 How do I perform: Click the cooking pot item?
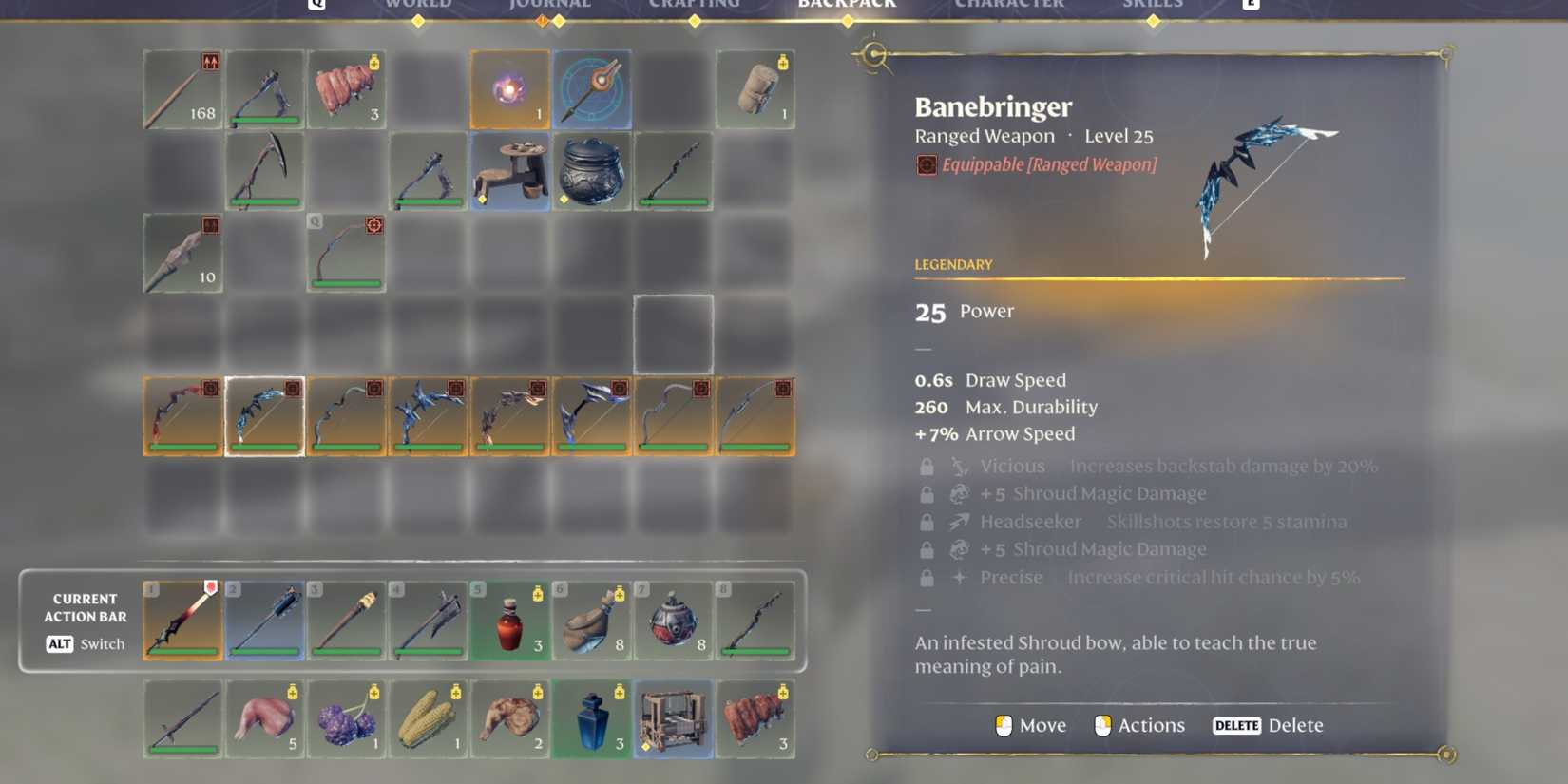[592, 173]
